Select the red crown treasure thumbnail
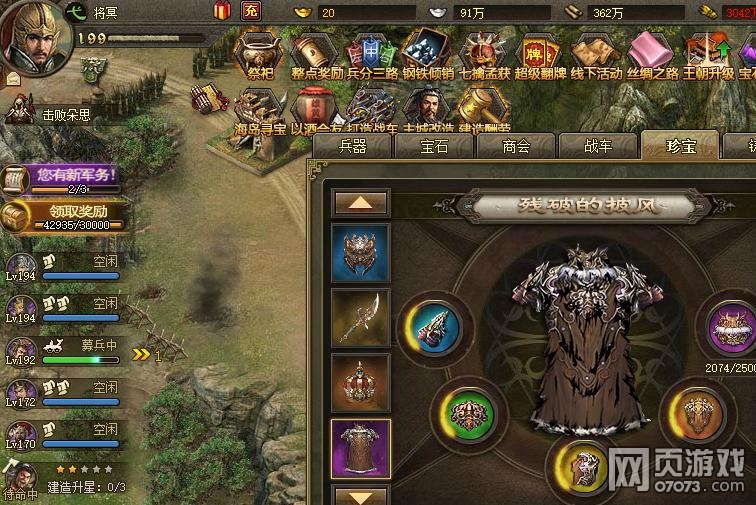The height and width of the screenshot is (505, 756). pyautogui.click(x=360, y=384)
